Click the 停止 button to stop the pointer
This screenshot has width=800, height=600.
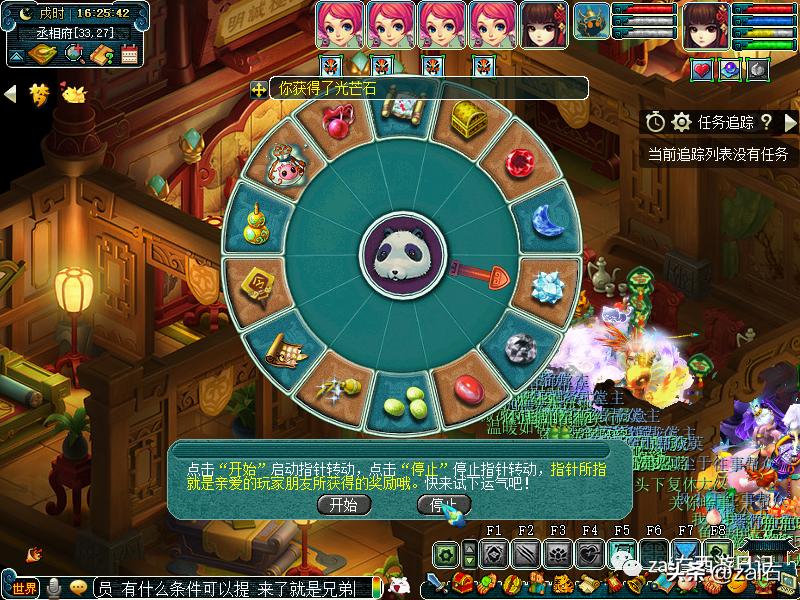443,505
